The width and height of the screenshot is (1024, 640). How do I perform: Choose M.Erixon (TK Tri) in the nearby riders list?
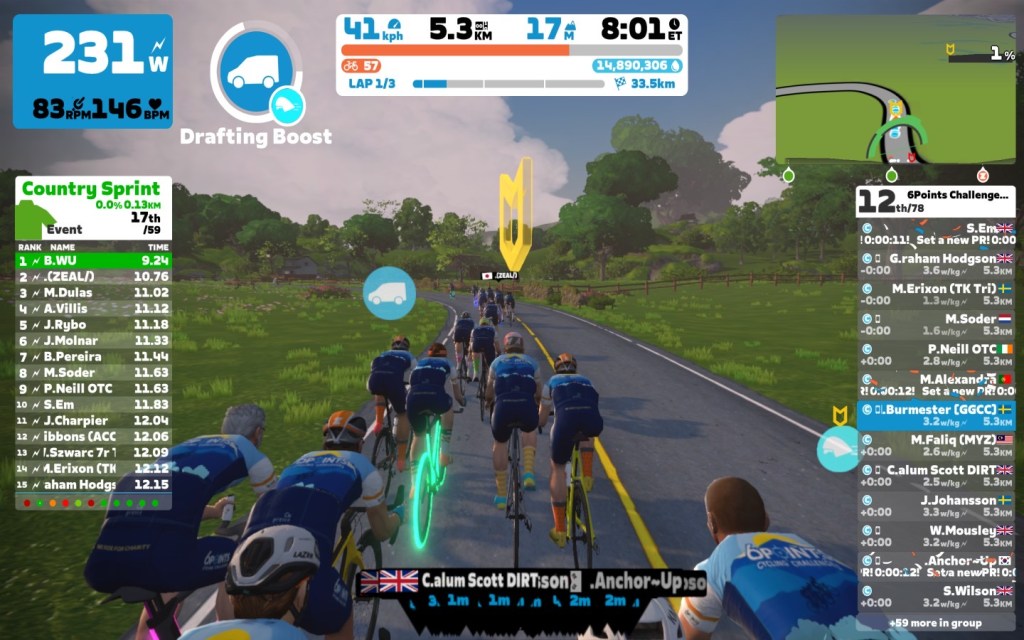(x=936, y=294)
